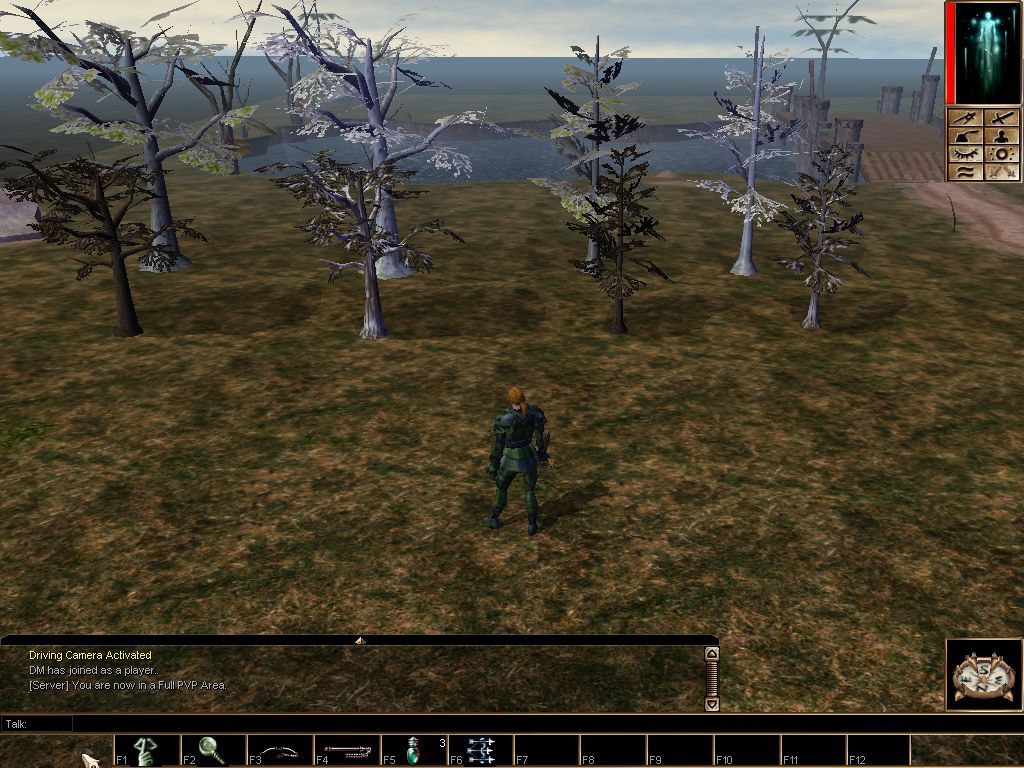This screenshot has width=1024, height=768.
Task: Equip the bow in quickbar slot F3
Action: pyautogui.click(x=279, y=750)
